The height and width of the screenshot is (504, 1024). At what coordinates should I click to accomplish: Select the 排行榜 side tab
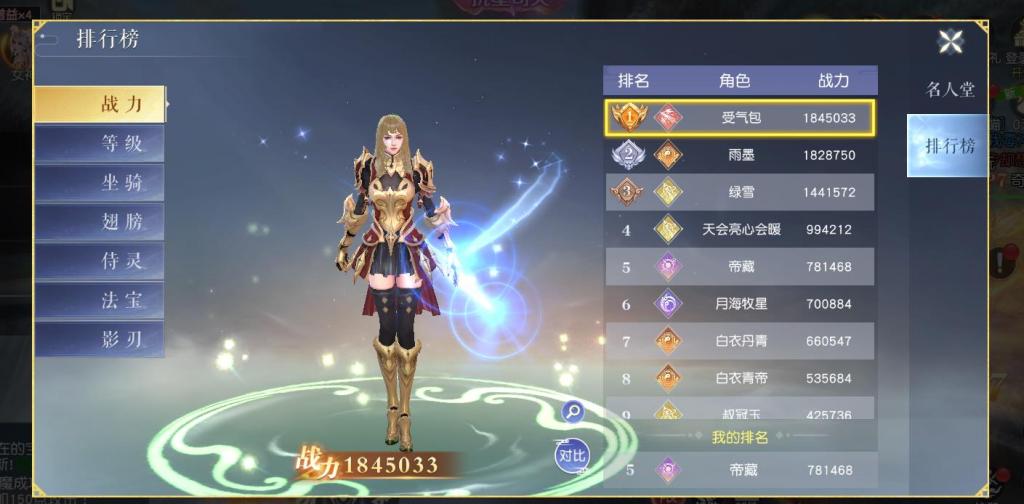pyautogui.click(x=948, y=146)
